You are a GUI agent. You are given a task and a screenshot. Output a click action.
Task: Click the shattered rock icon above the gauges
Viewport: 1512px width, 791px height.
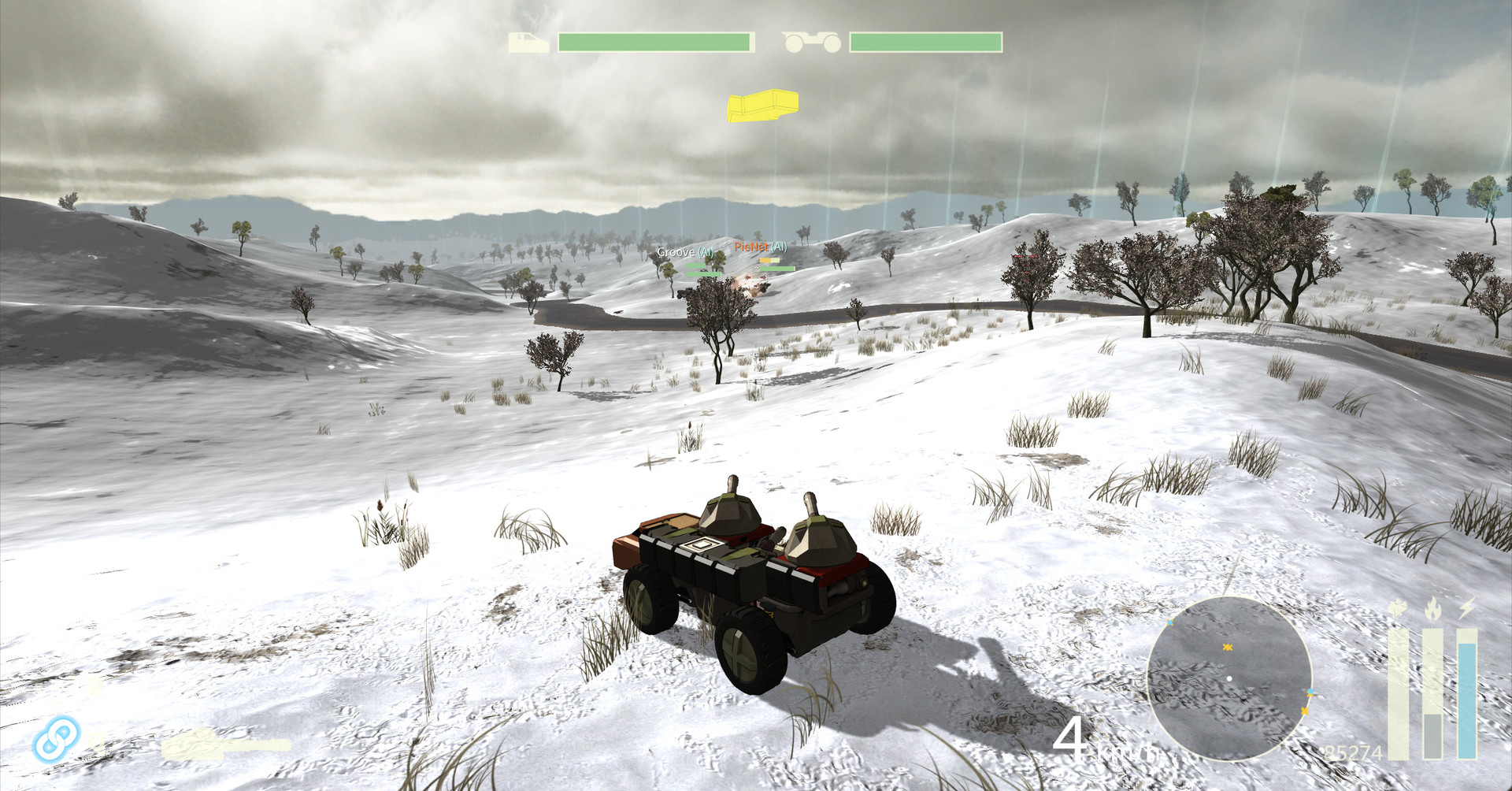pyautogui.click(x=1398, y=609)
